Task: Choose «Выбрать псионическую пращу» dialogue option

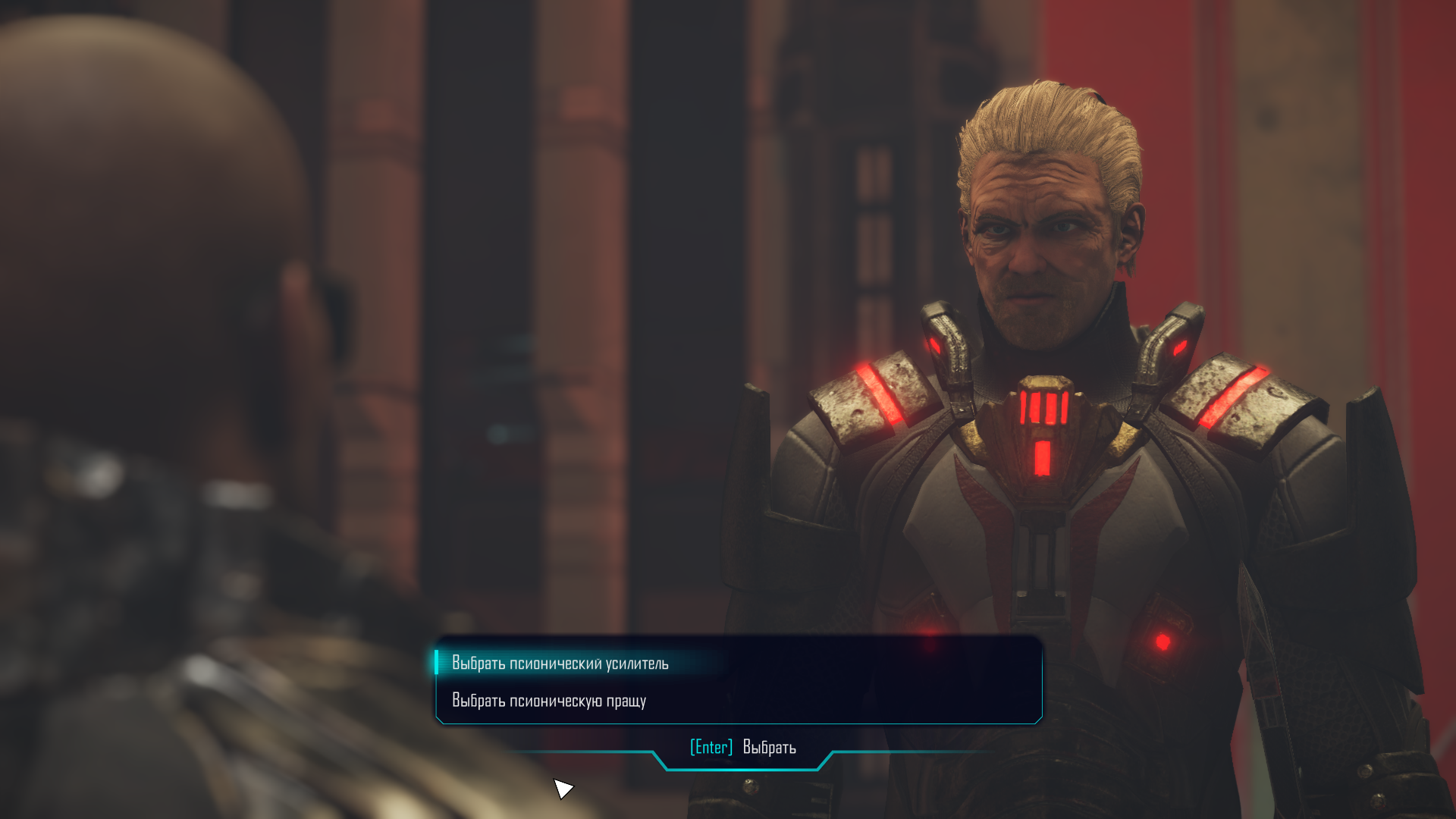Action: (x=549, y=701)
